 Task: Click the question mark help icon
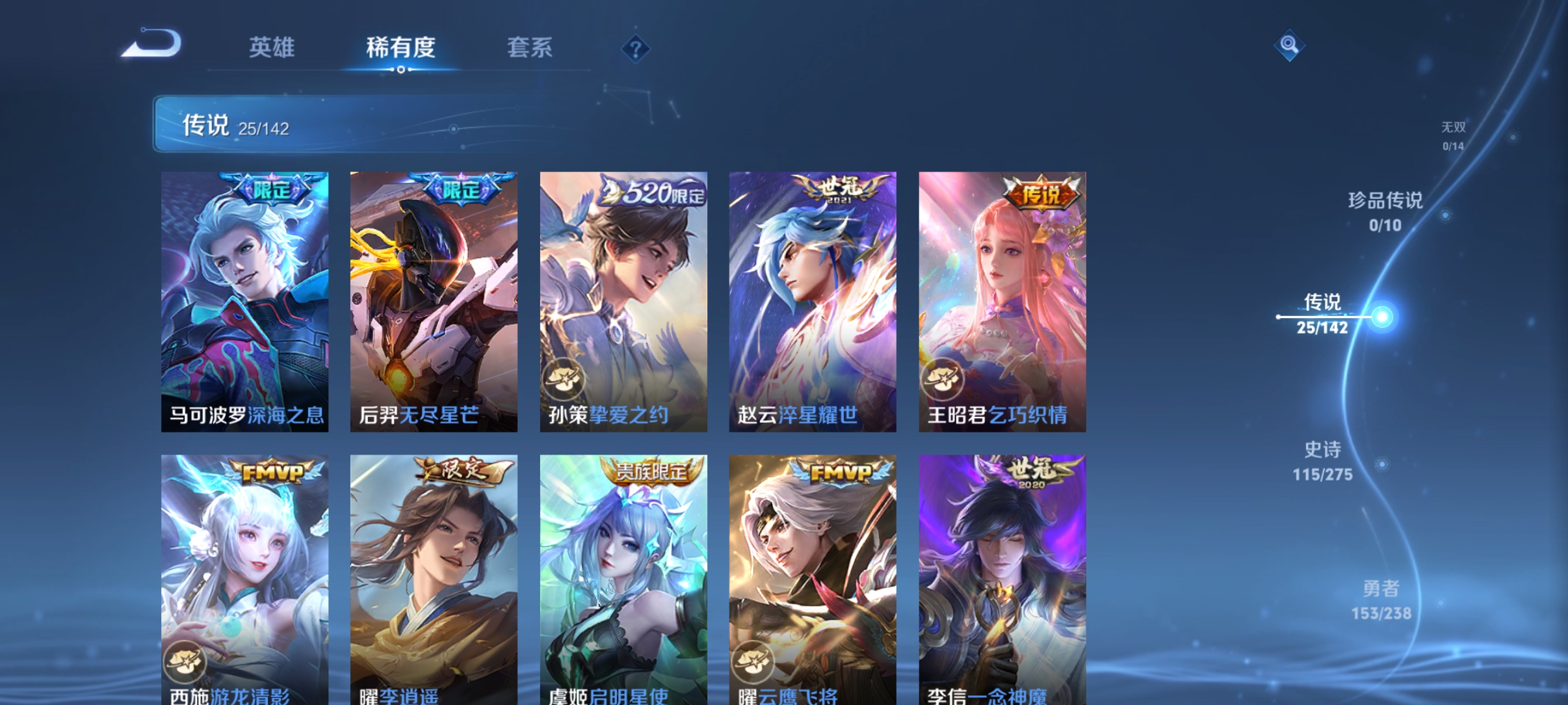coord(635,48)
